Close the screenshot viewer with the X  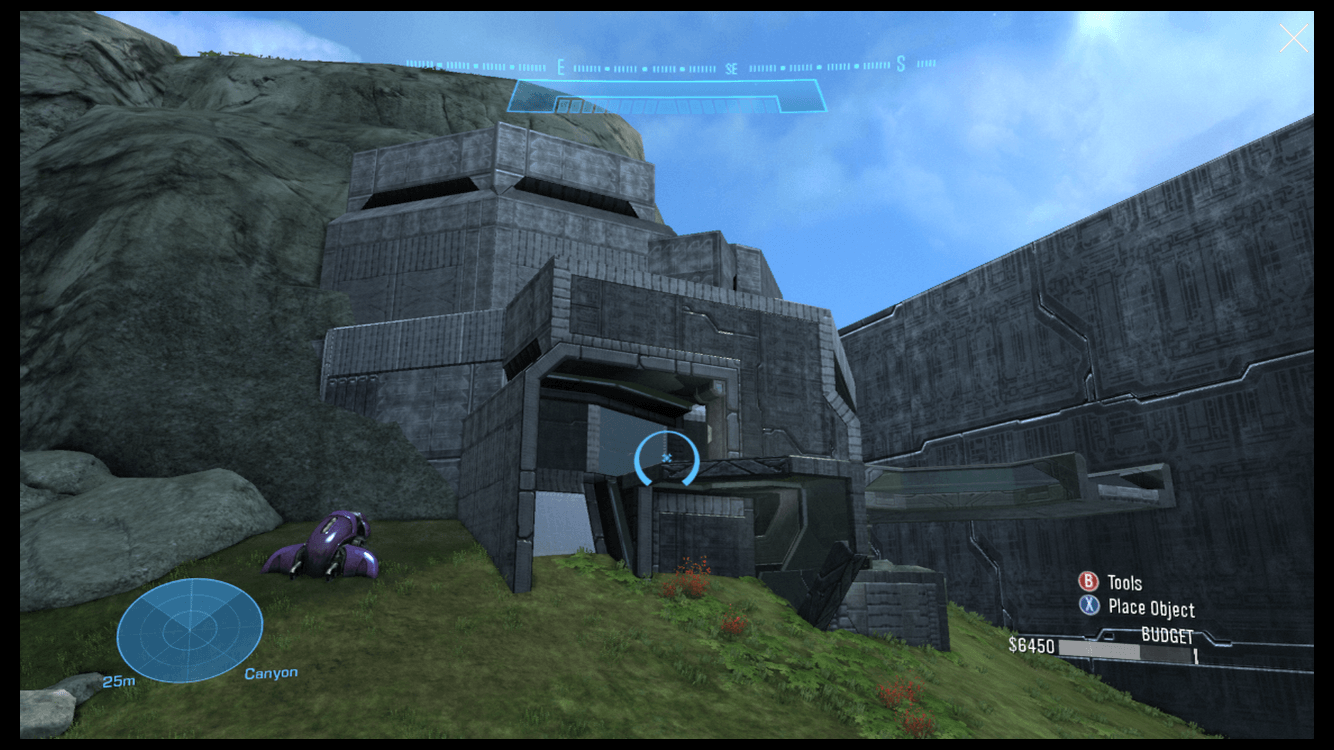point(1292,38)
